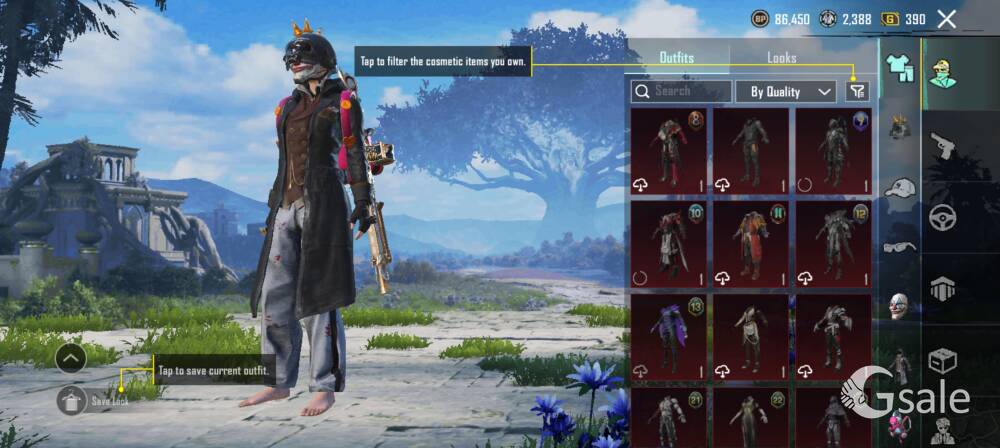Image resolution: width=1000 pixels, height=448 pixels.
Task: Select the outfit with the number 8 badge
Action: pos(668,150)
